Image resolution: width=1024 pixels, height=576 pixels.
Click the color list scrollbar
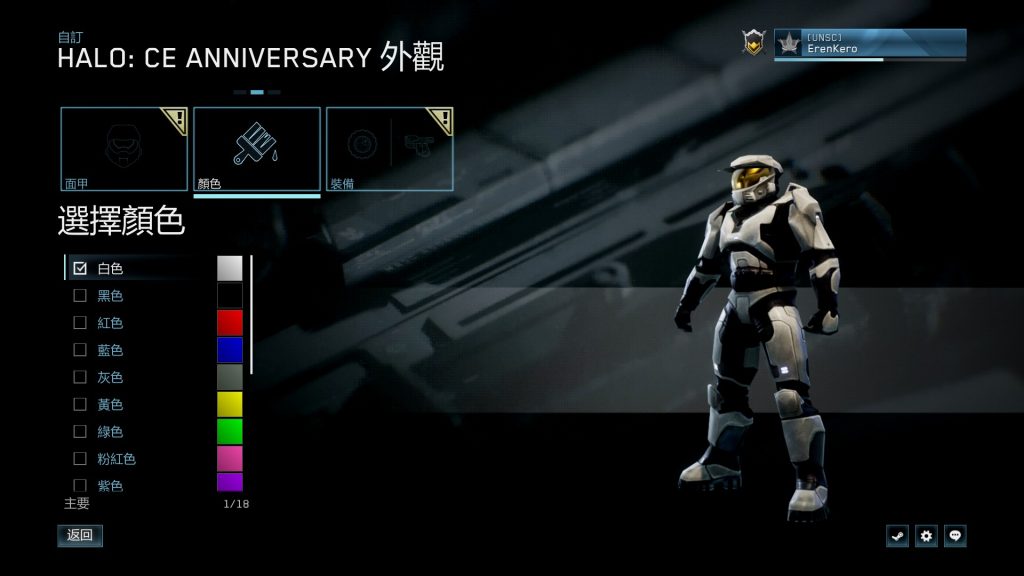click(251, 314)
